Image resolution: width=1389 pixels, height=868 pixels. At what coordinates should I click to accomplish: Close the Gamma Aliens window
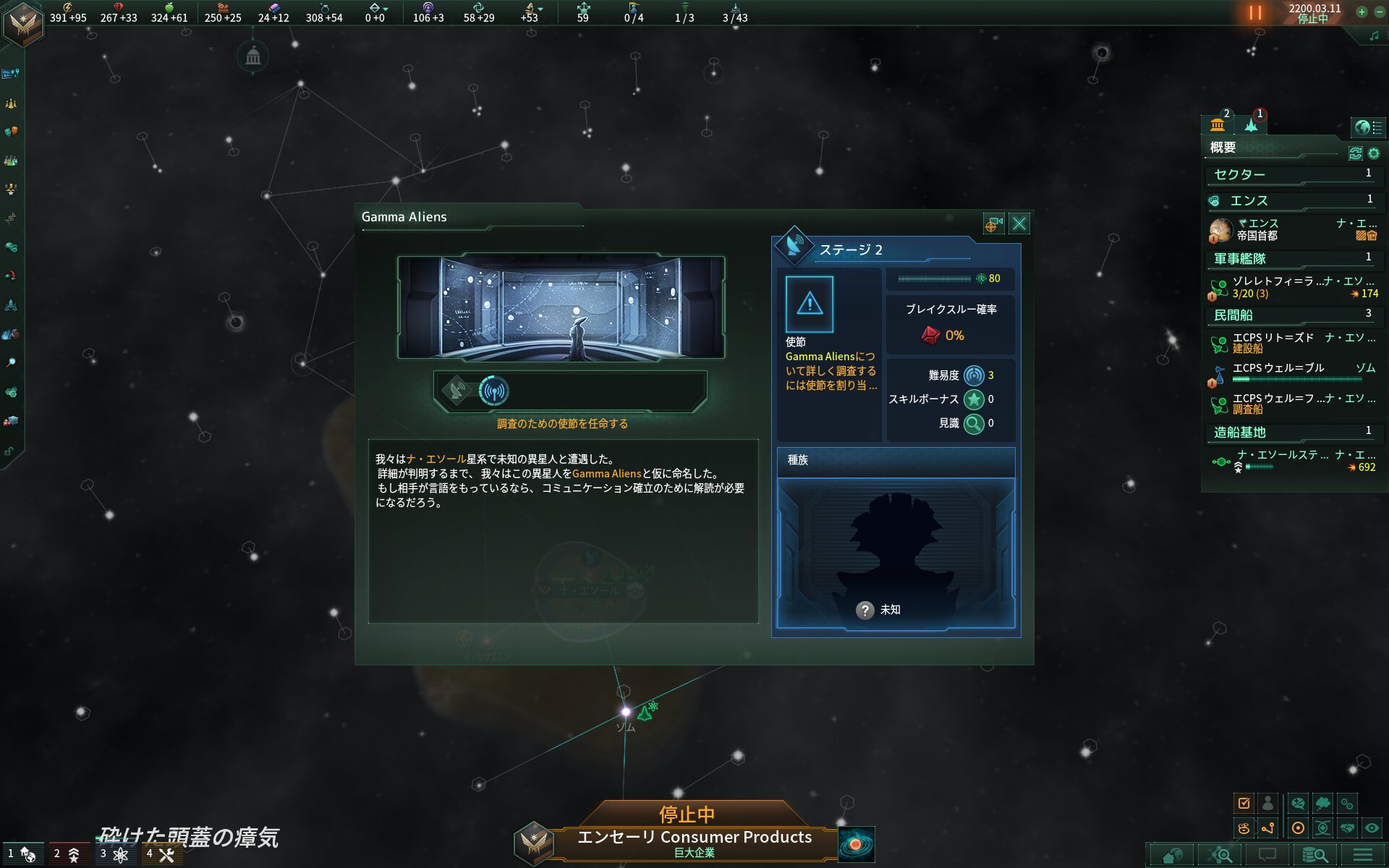click(x=1019, y=224)
